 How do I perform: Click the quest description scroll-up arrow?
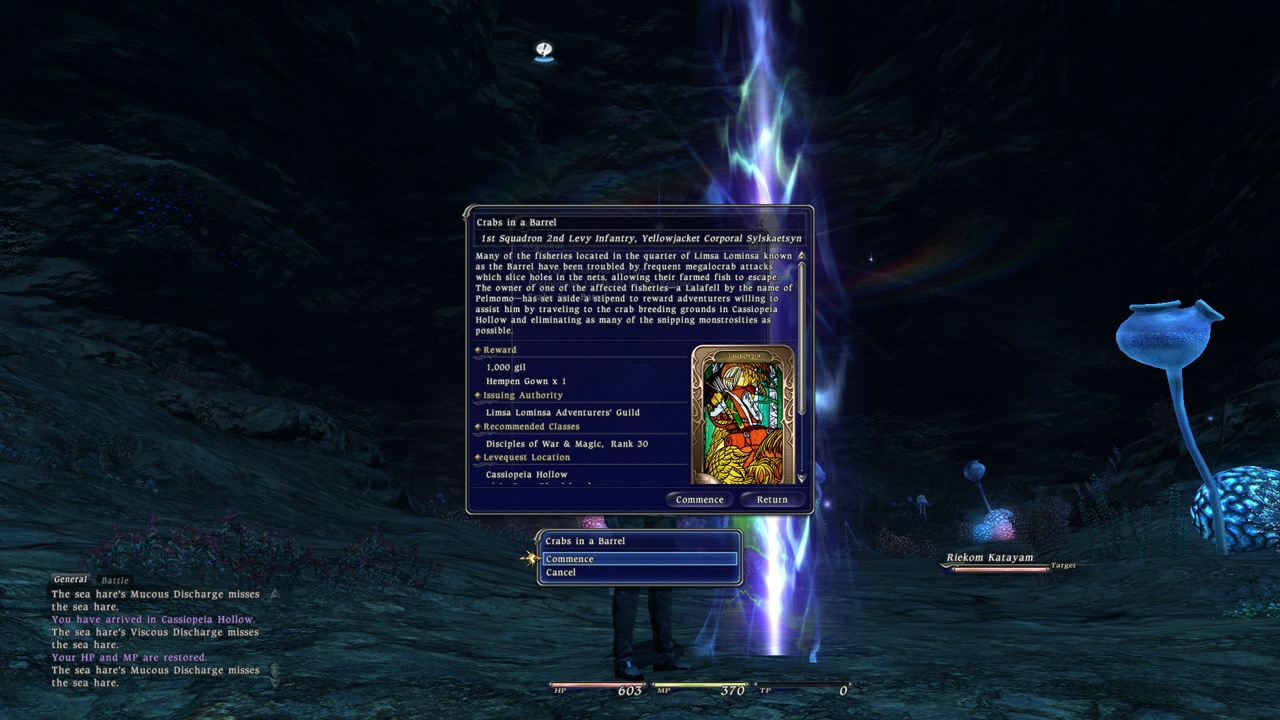click(802, 257)
